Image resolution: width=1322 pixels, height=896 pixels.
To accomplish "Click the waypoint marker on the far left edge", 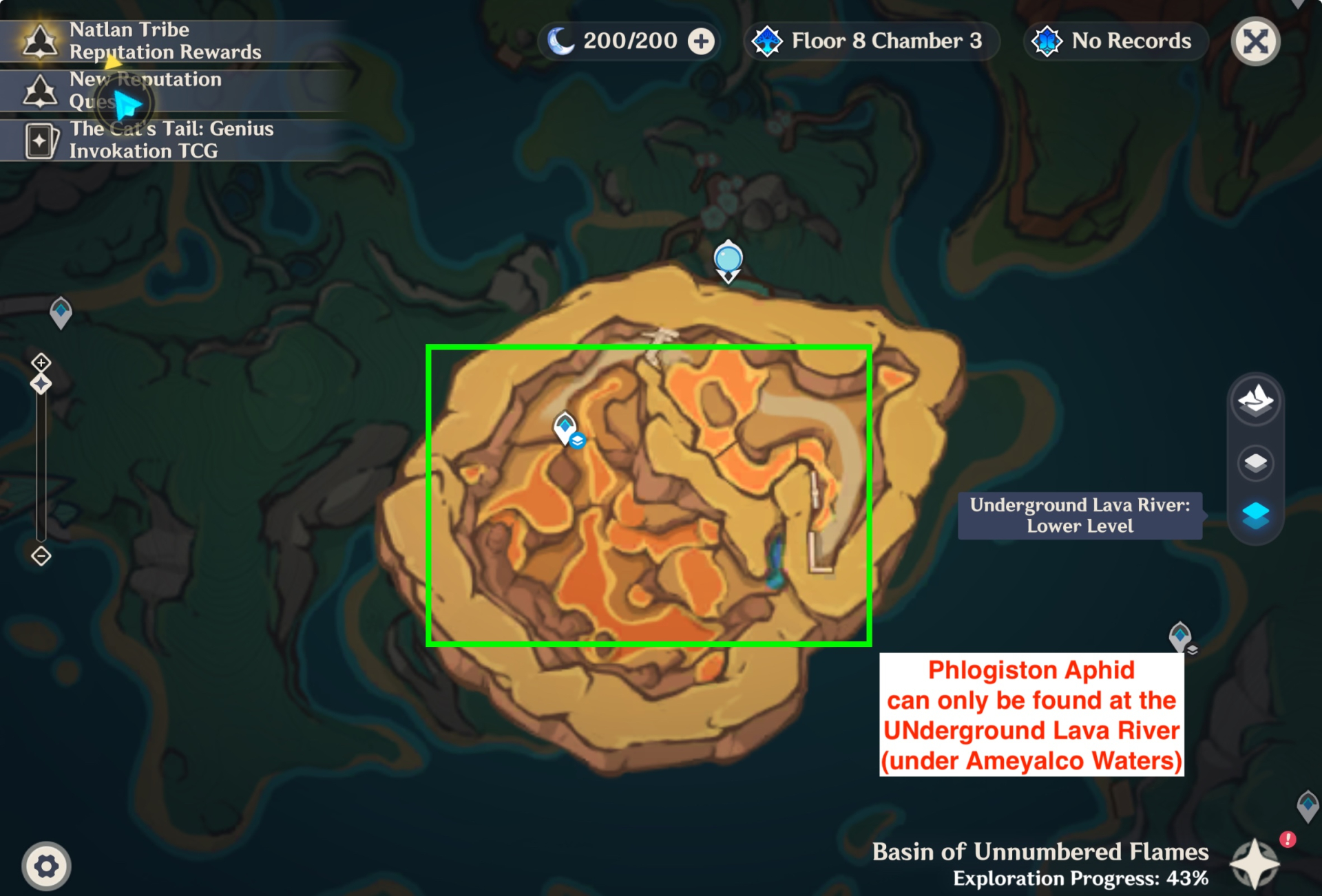I will tap(59, 311).
